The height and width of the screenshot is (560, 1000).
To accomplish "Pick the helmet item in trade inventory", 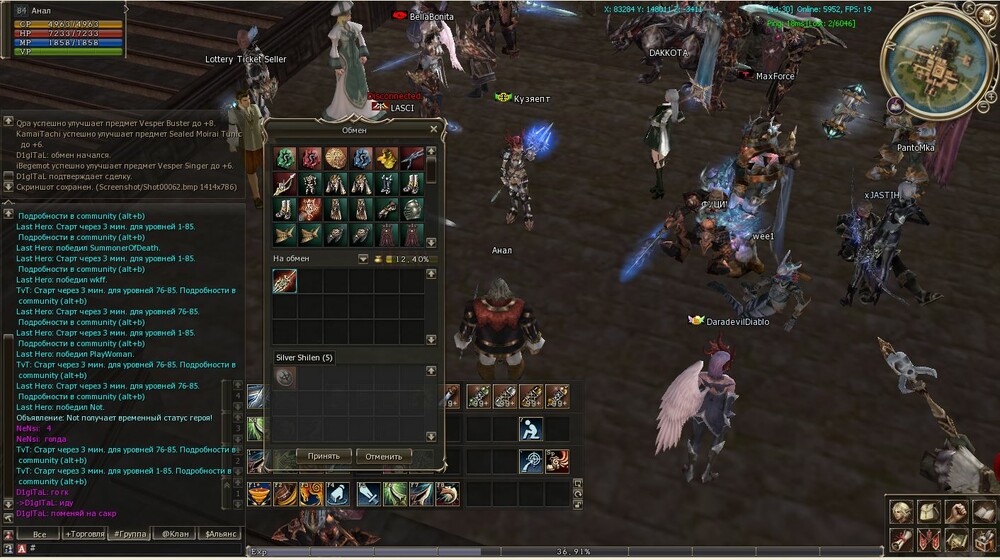I will (x=413, y=210).
